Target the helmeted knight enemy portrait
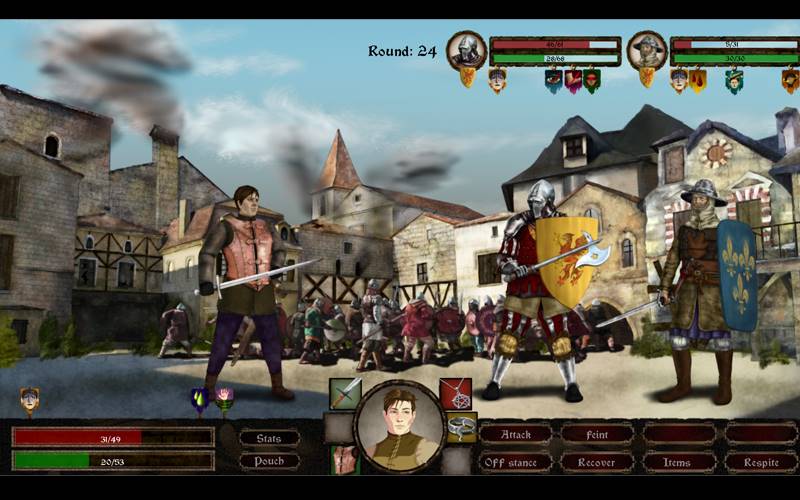 [466, 49]
